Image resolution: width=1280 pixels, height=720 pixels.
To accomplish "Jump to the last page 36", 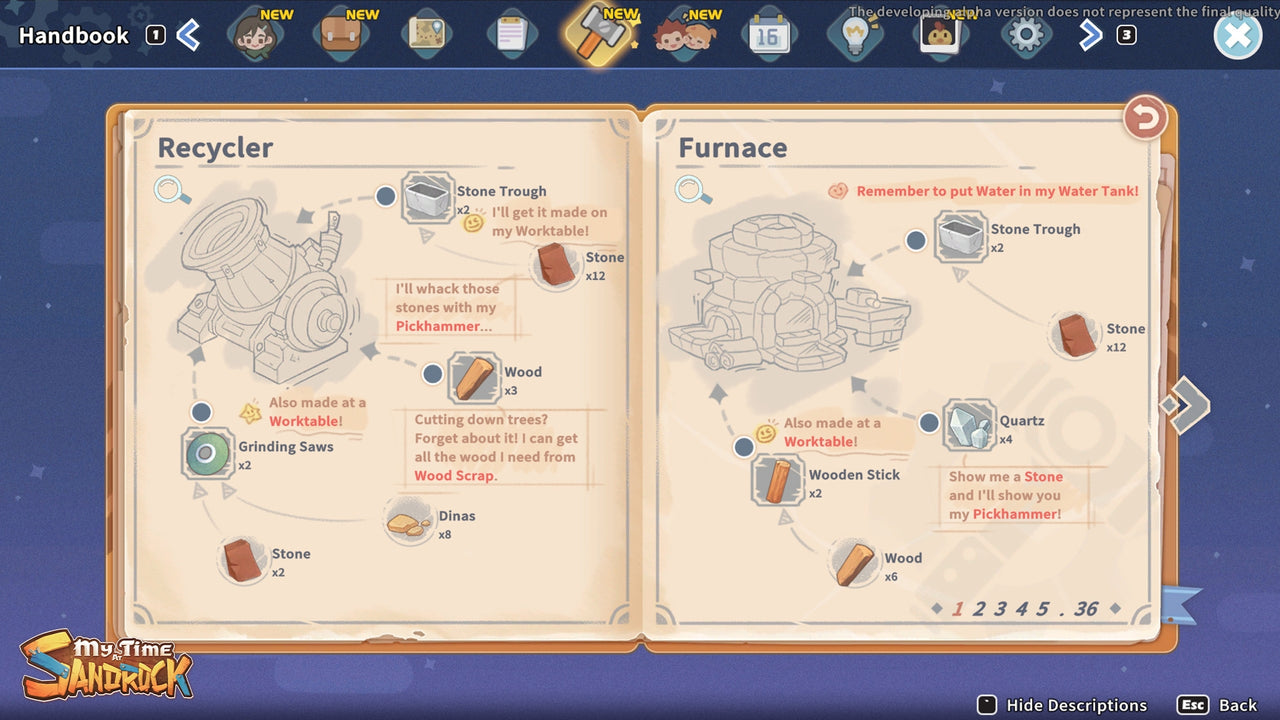I will 1085,607.
